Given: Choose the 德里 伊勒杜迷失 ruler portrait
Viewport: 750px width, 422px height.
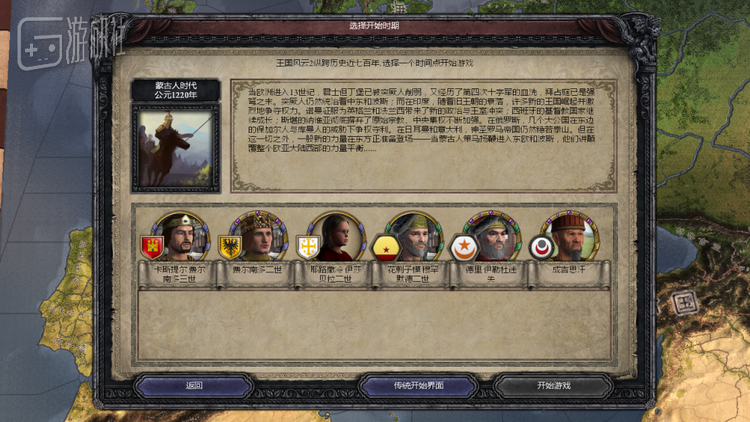Looking at the screenshot, I should point(492,238).
